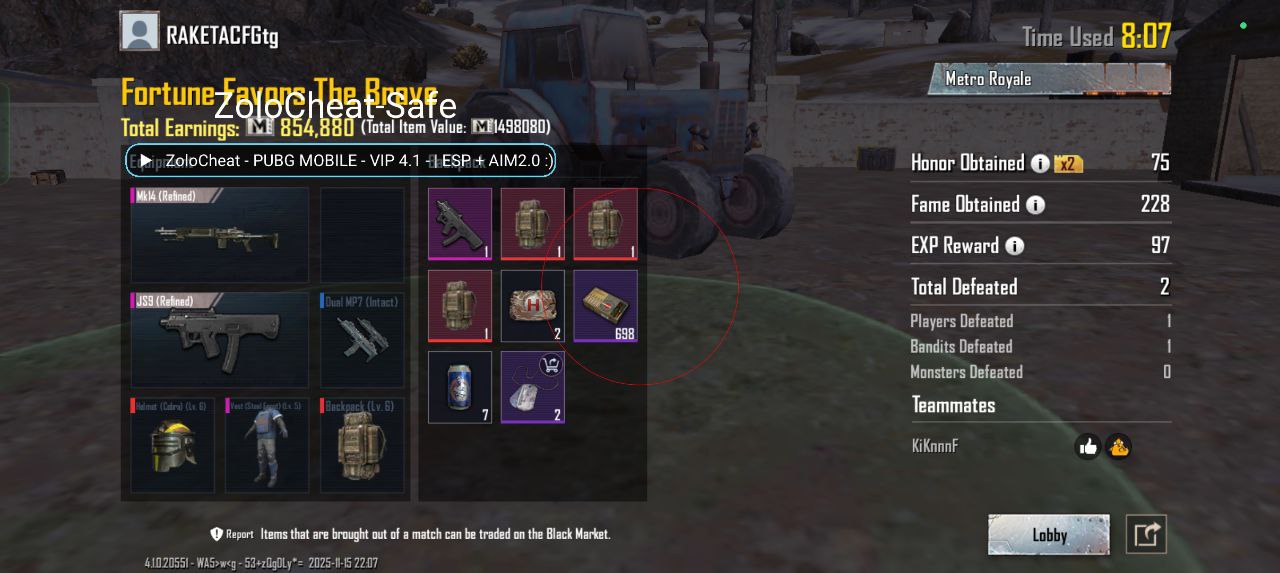Select the Mk14 (Refined) weapon slot
Image resolution: width=1280 pixels, height=573 pixels.
tap(220, 235)
